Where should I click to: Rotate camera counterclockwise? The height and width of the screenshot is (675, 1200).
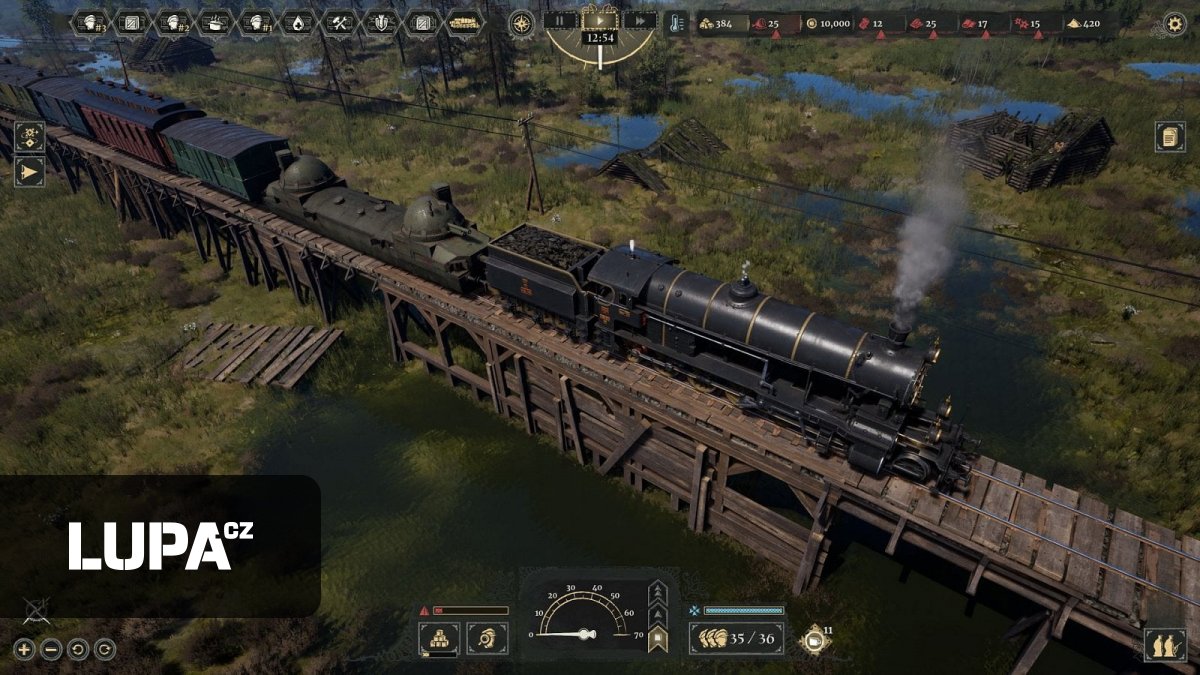(78, 649)
